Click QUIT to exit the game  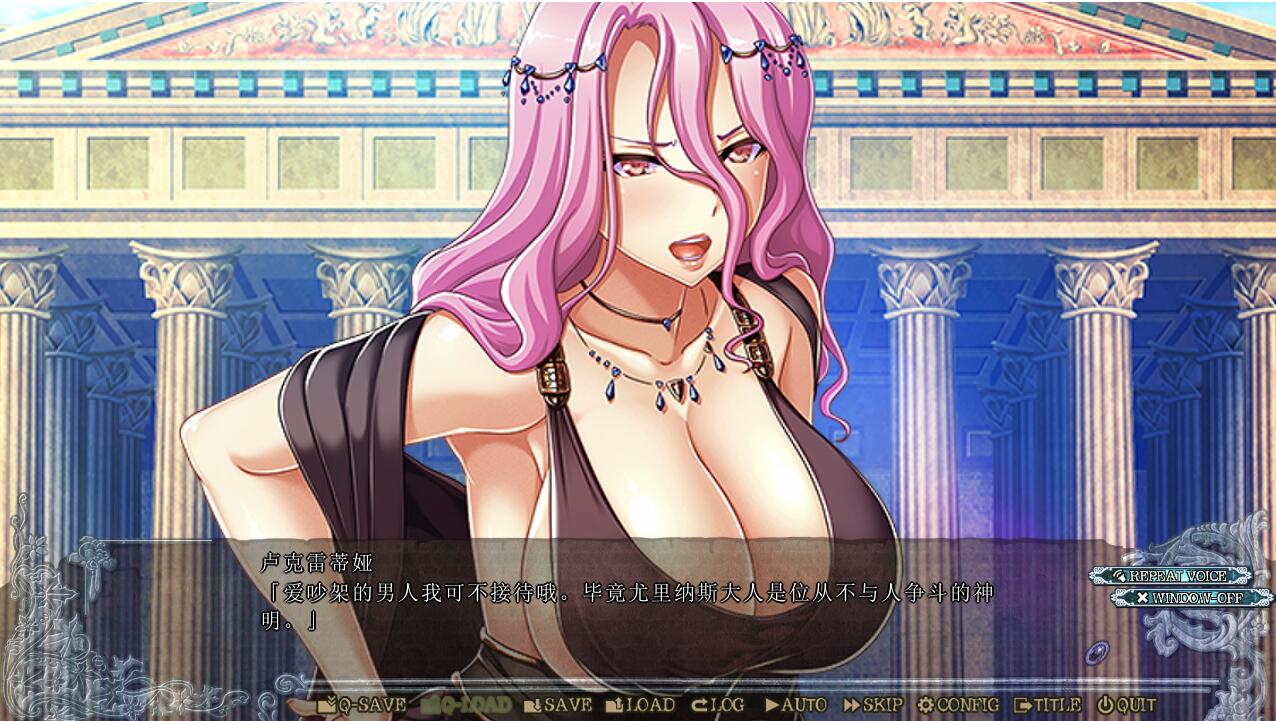pos(1127,705)
